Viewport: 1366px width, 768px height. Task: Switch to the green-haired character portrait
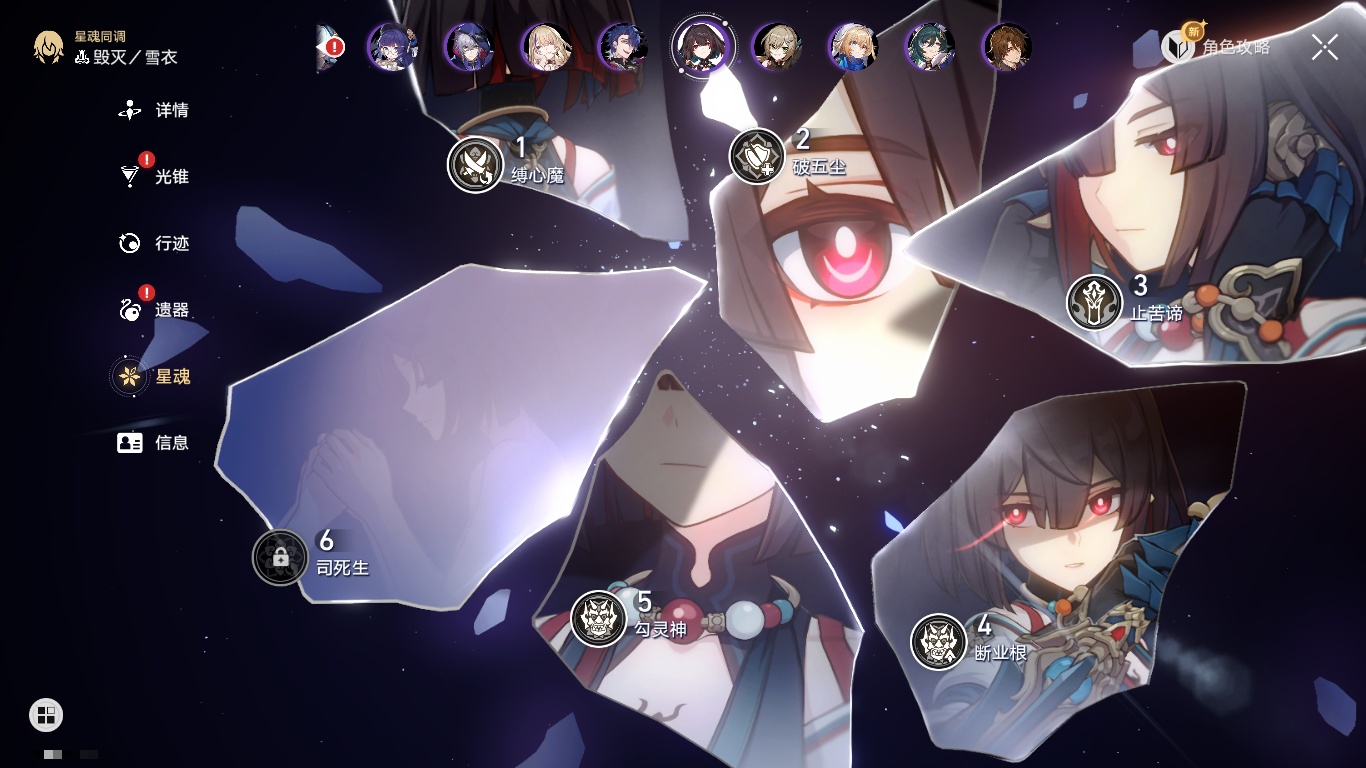click(x=930, y=47)
